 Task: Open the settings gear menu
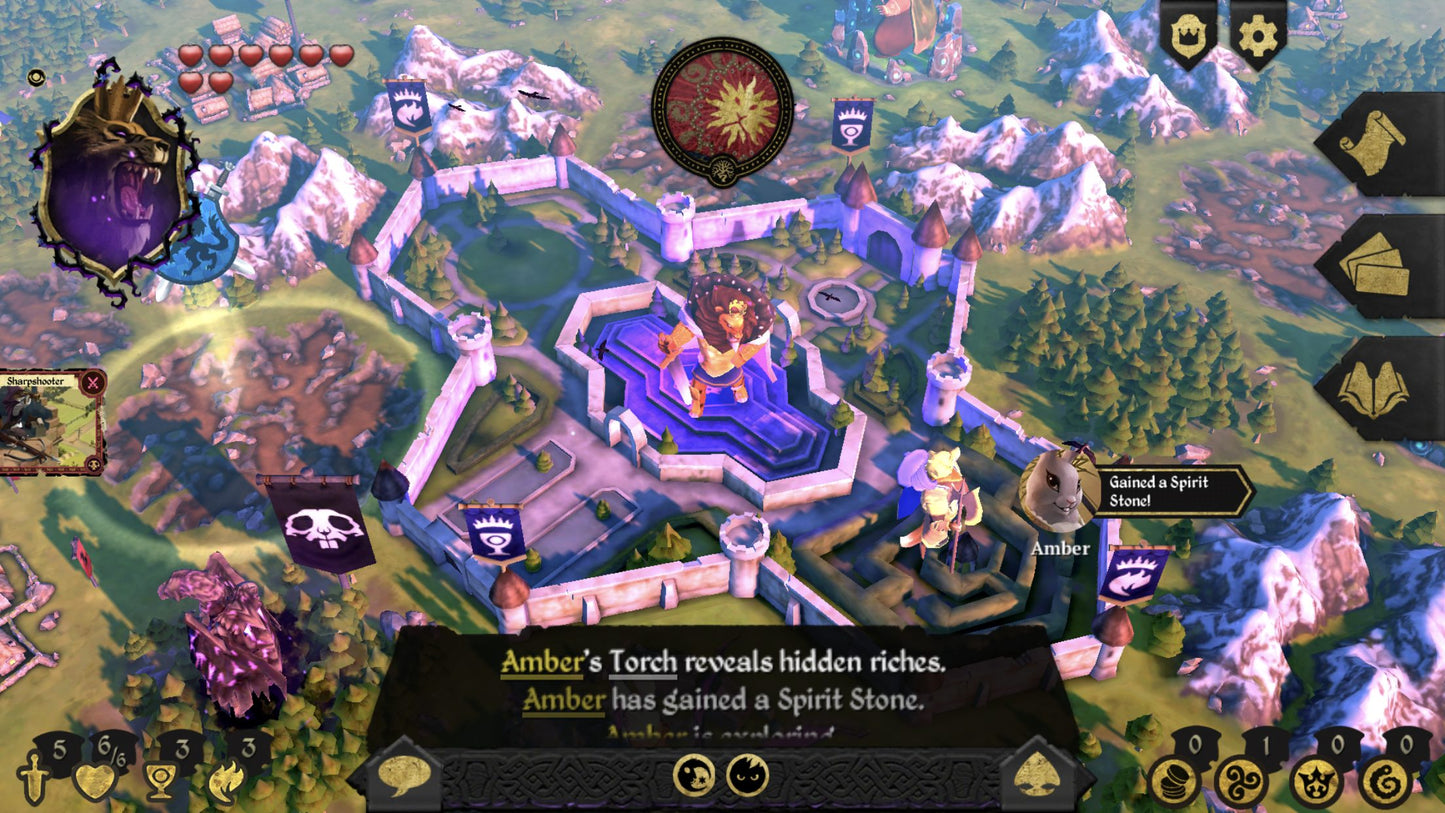click(x=1258, y=33)
